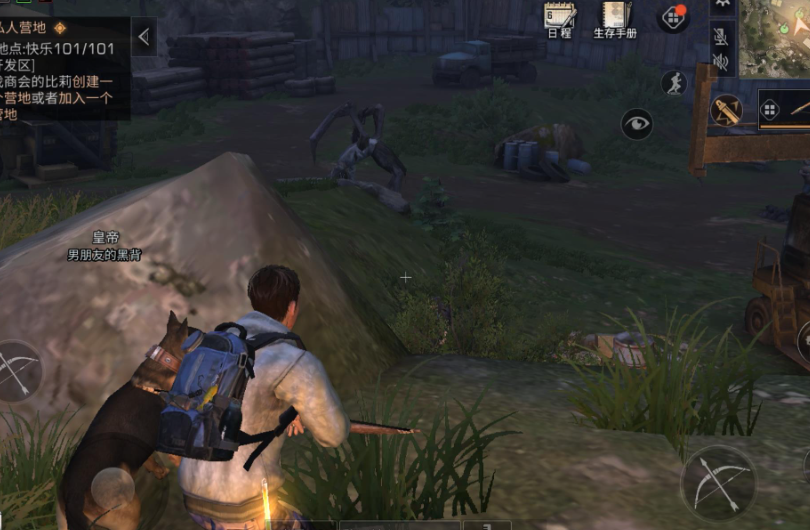Screen dimensions: 810x530
Task: Open the 生存手册 survival handbook
Action: (x=615, y=18)
